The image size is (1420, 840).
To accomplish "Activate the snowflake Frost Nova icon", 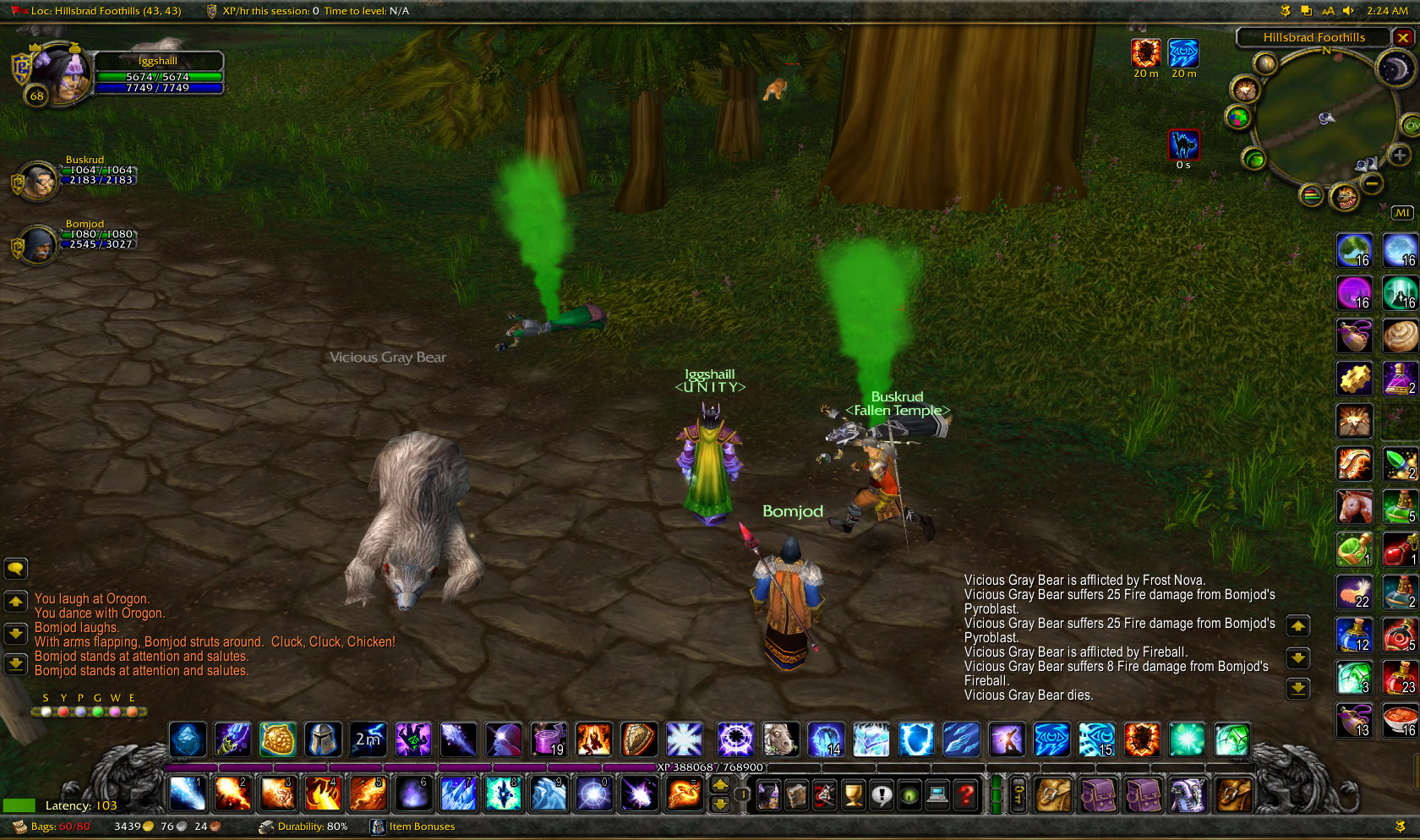I will click(684, 739).
